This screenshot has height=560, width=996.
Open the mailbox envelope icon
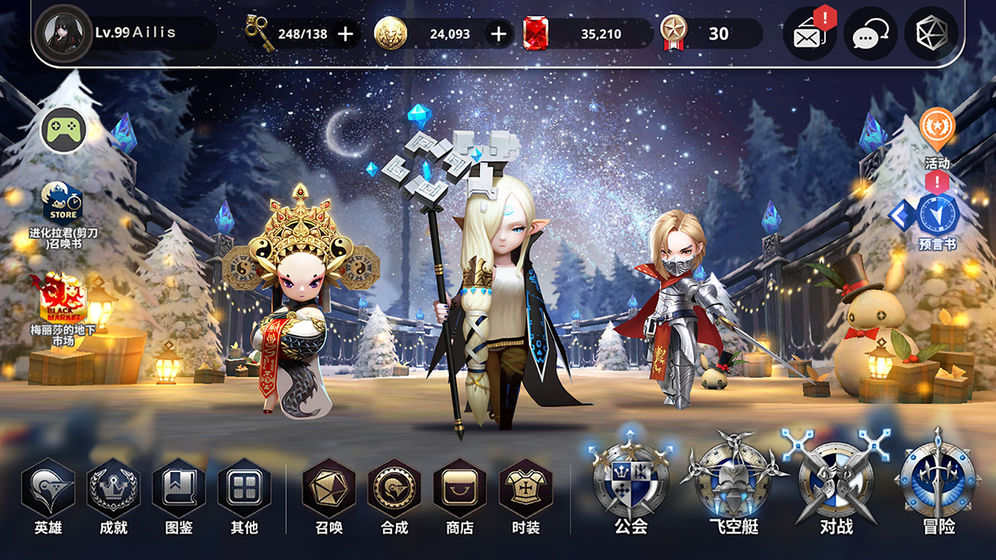coord(808,35)
